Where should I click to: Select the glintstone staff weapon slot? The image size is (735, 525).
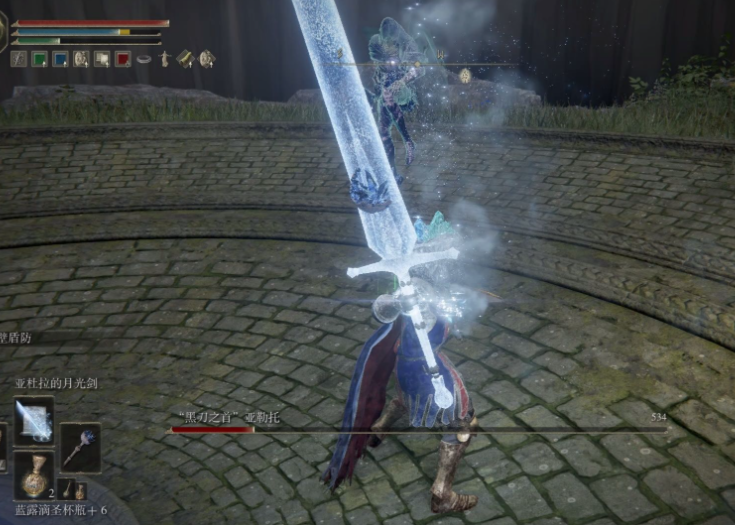(80, 447)
